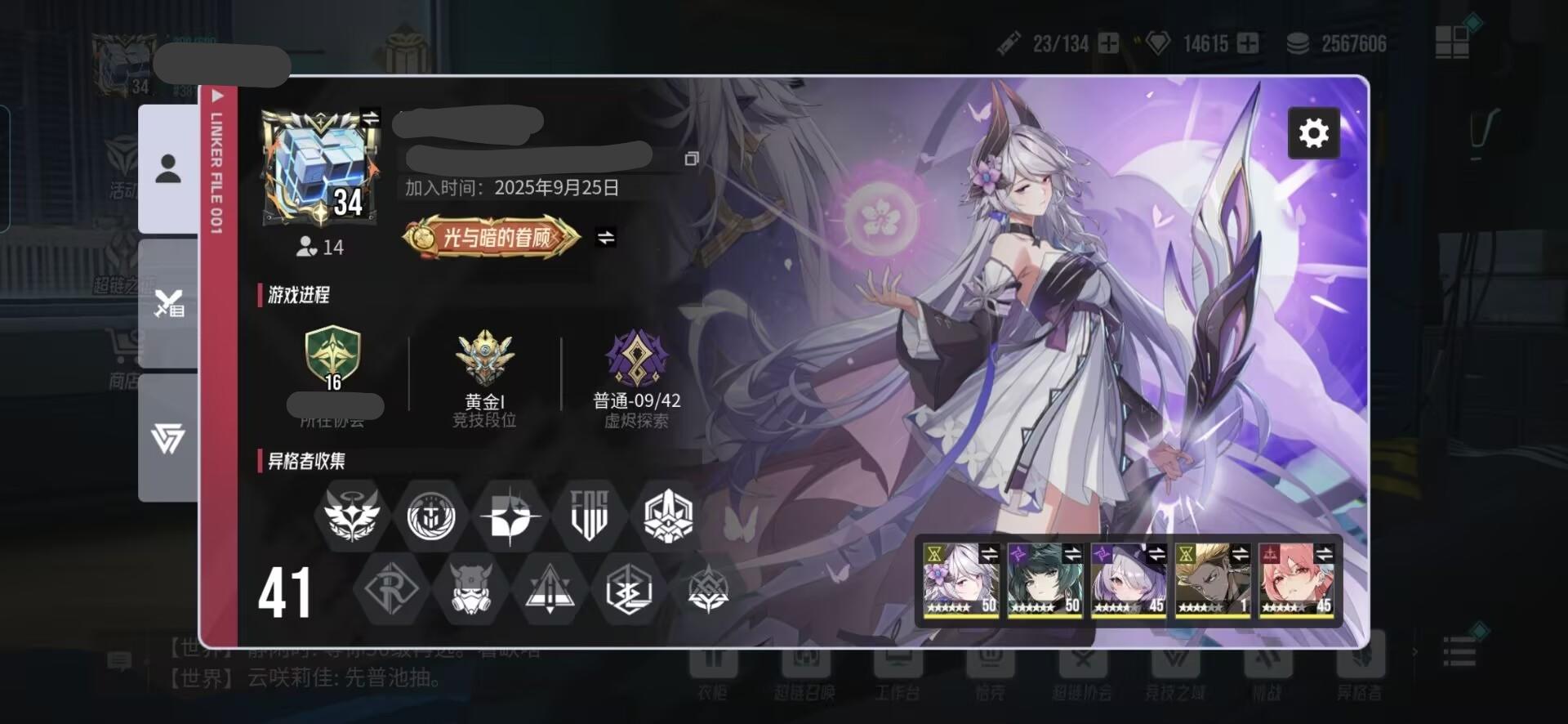
Task: Switch to the profile person tab on left sidebar
Action: [169, 168]
